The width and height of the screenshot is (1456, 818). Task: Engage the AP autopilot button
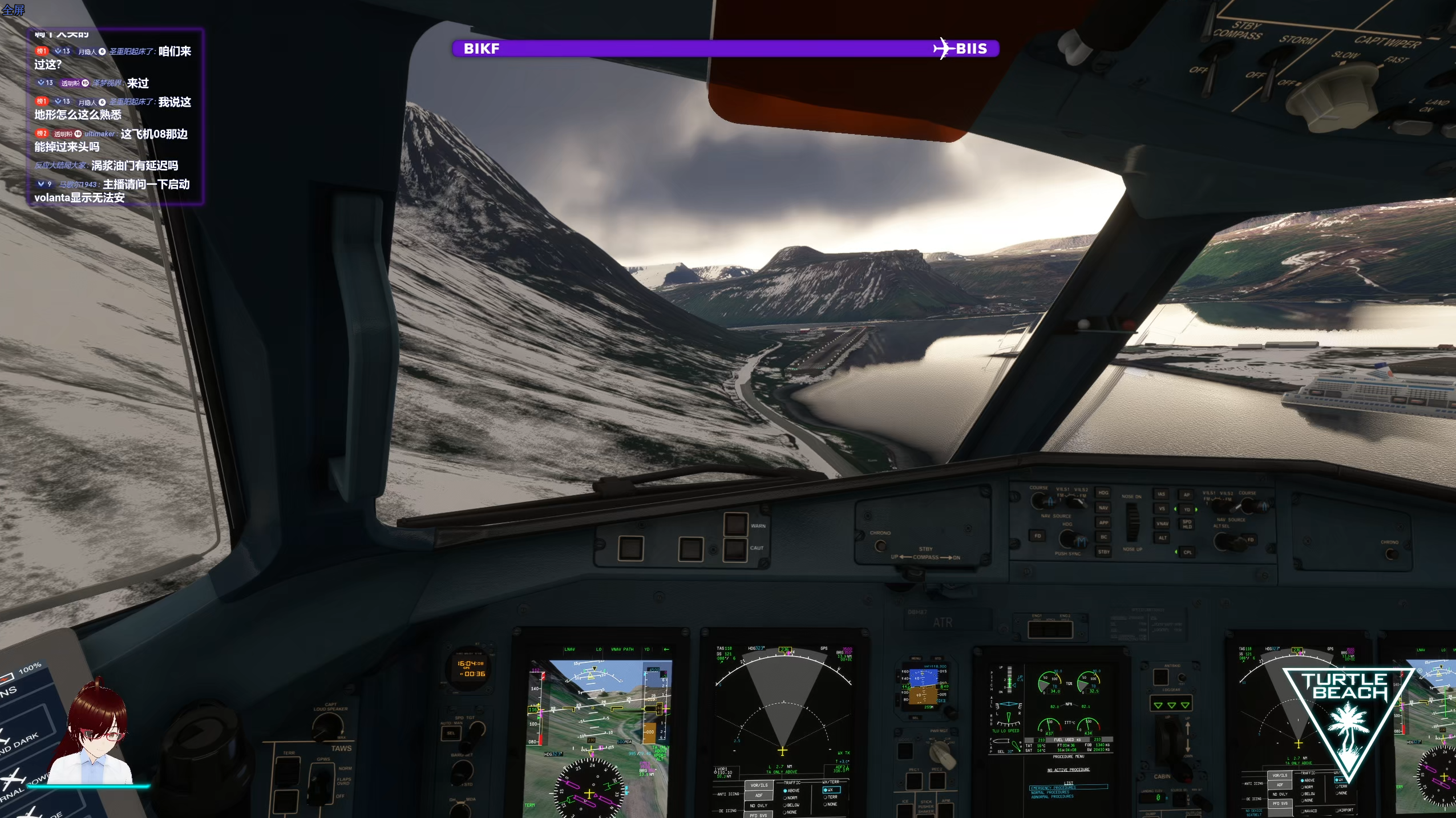tap(1187, 495)
